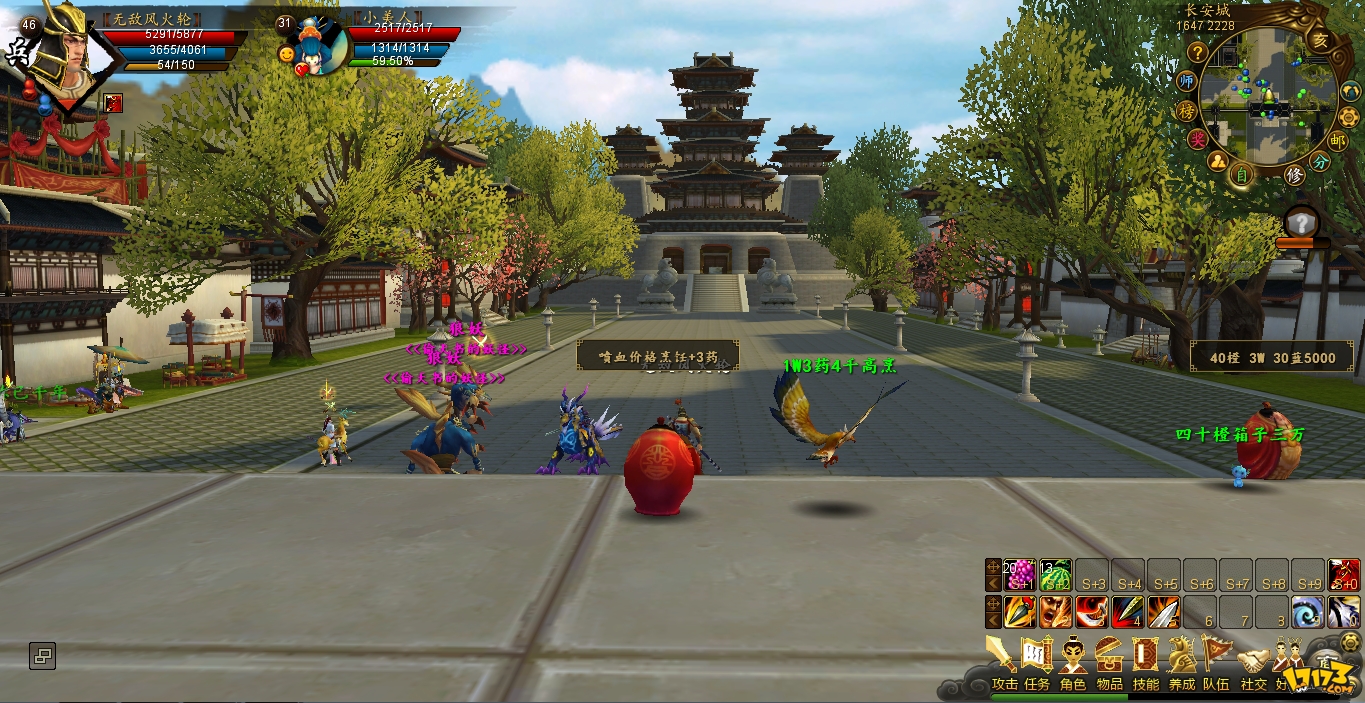1365x703 pixels.
Task: Click the 奖 rewards button
Action: tap(1197, 139)
